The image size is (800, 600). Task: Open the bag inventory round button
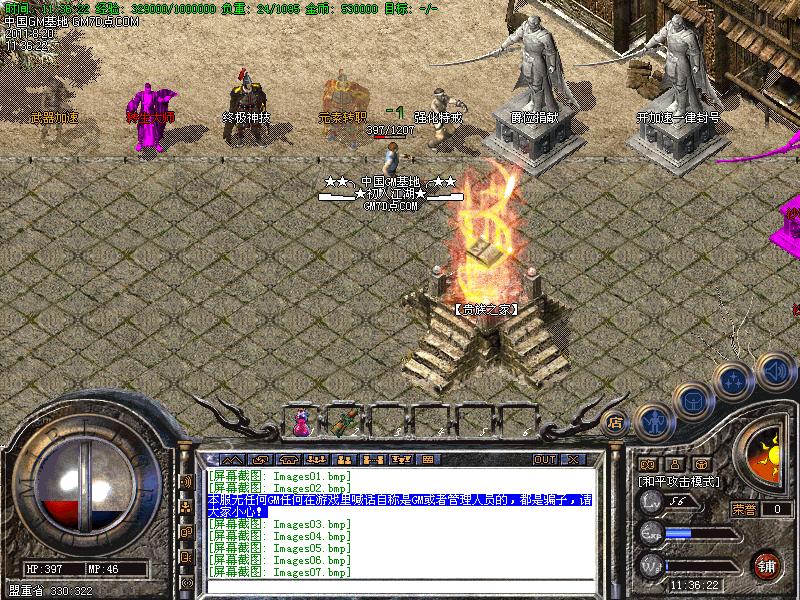[692, 400]
